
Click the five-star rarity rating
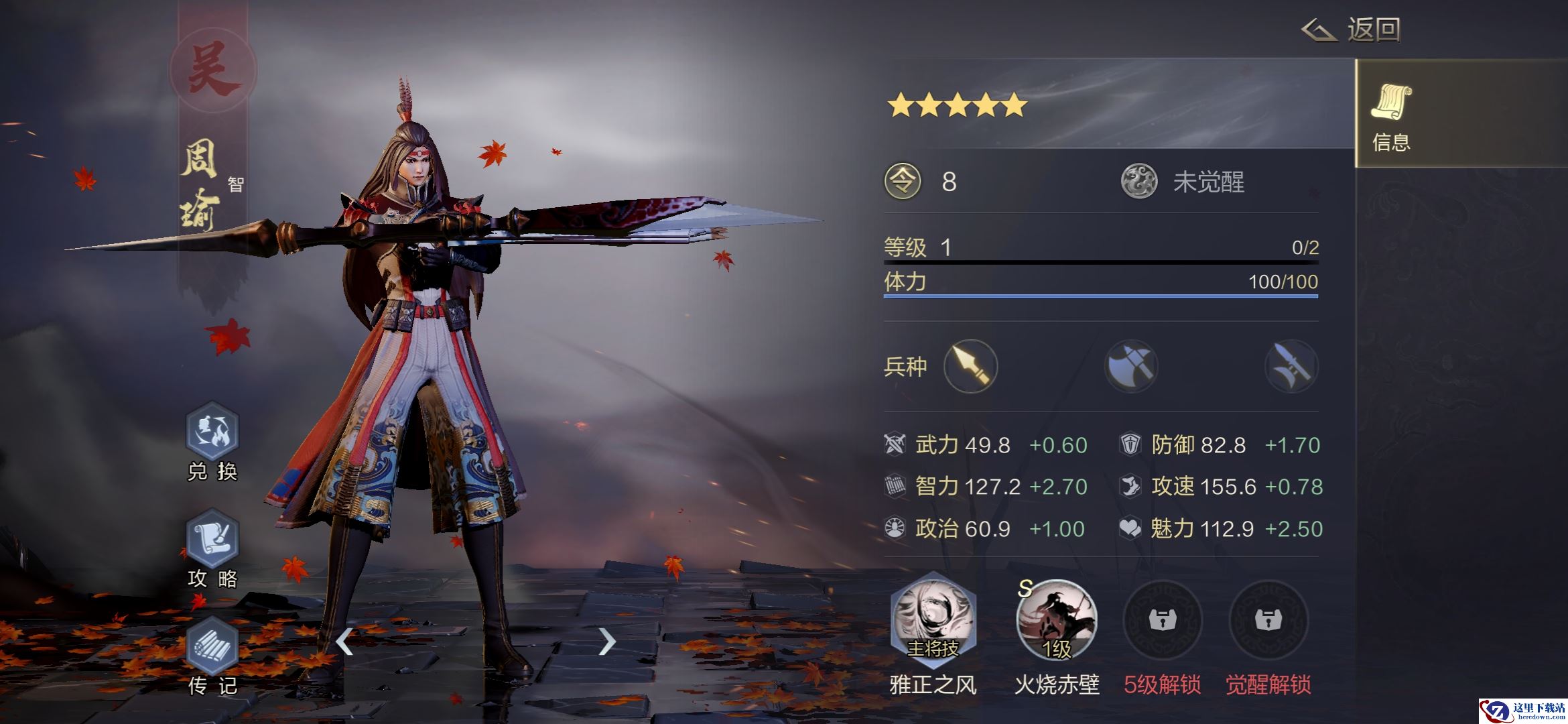[957, 105]
